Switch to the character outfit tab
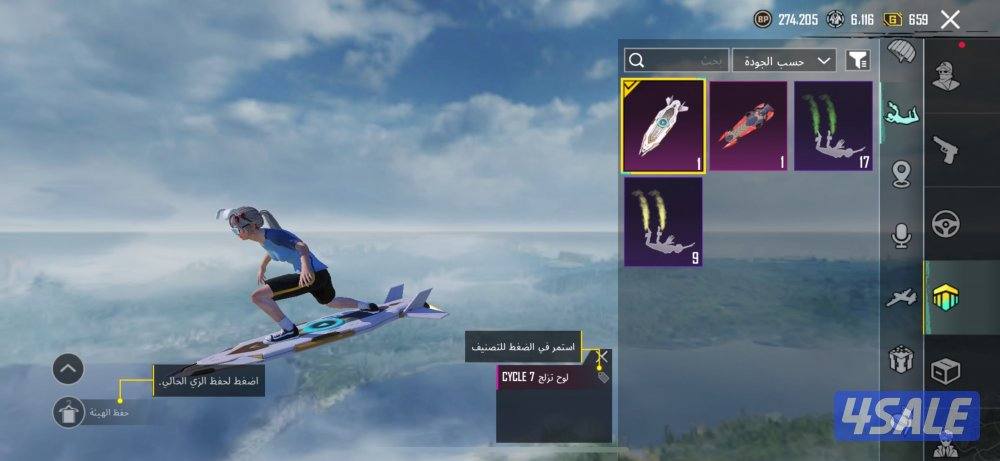1000x461 pixels. 945,75
